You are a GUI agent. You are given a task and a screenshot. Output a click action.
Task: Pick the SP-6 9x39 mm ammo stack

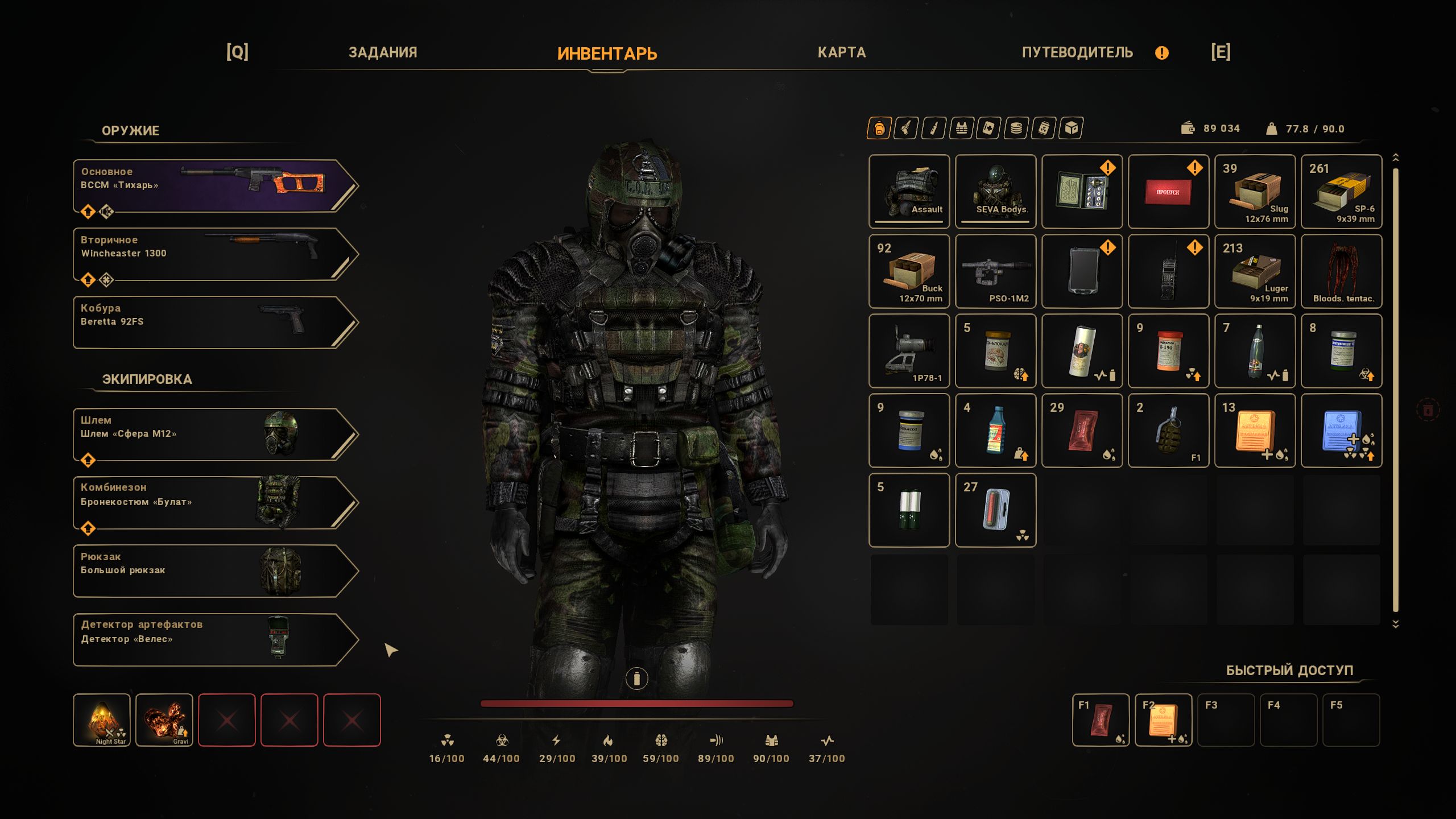click(x=1341, y=191)
